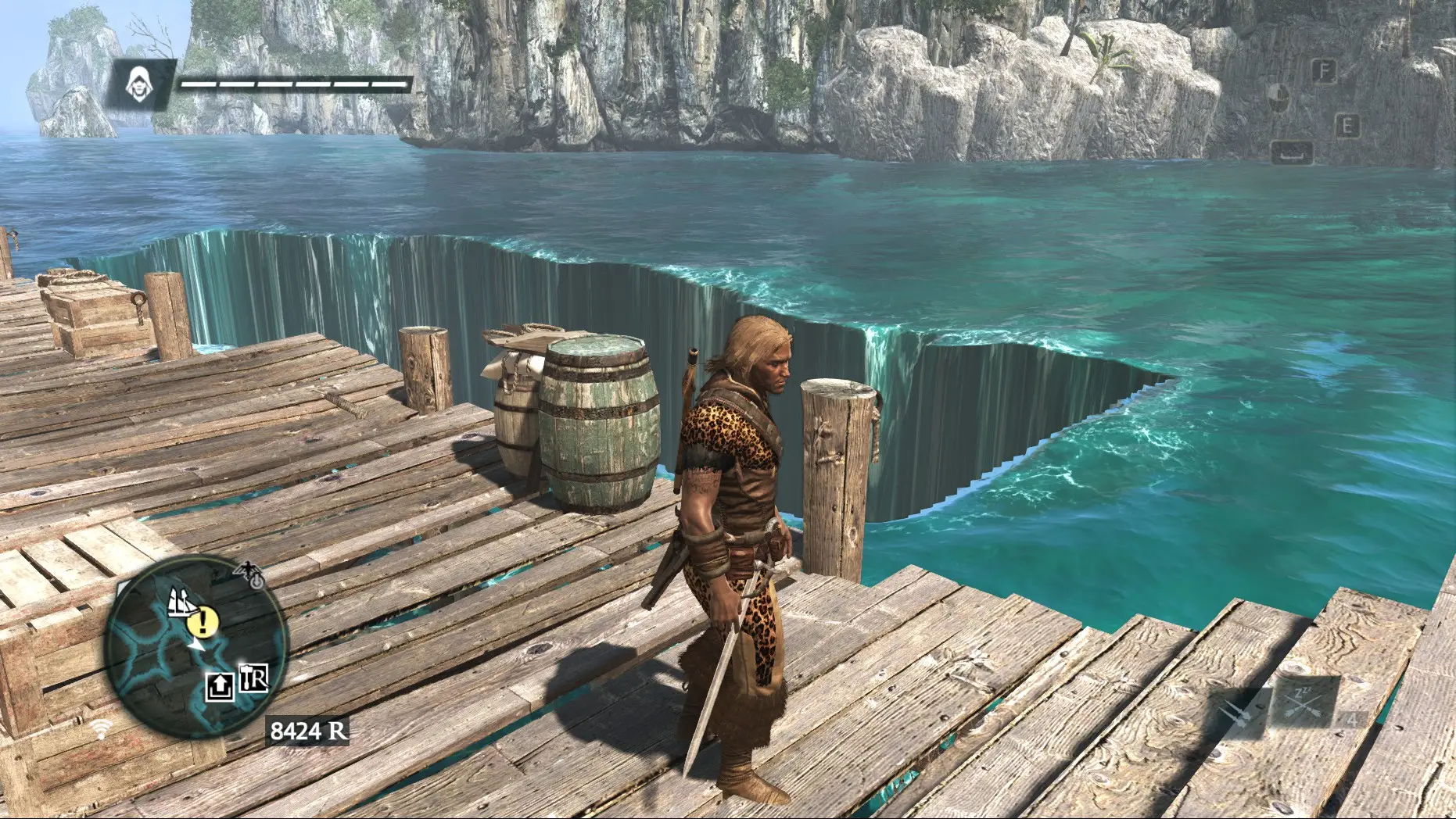This screenshot has height=819, width=1456.
Task: Click the hooded assassin portrait icon
Action: click(139, 81)
